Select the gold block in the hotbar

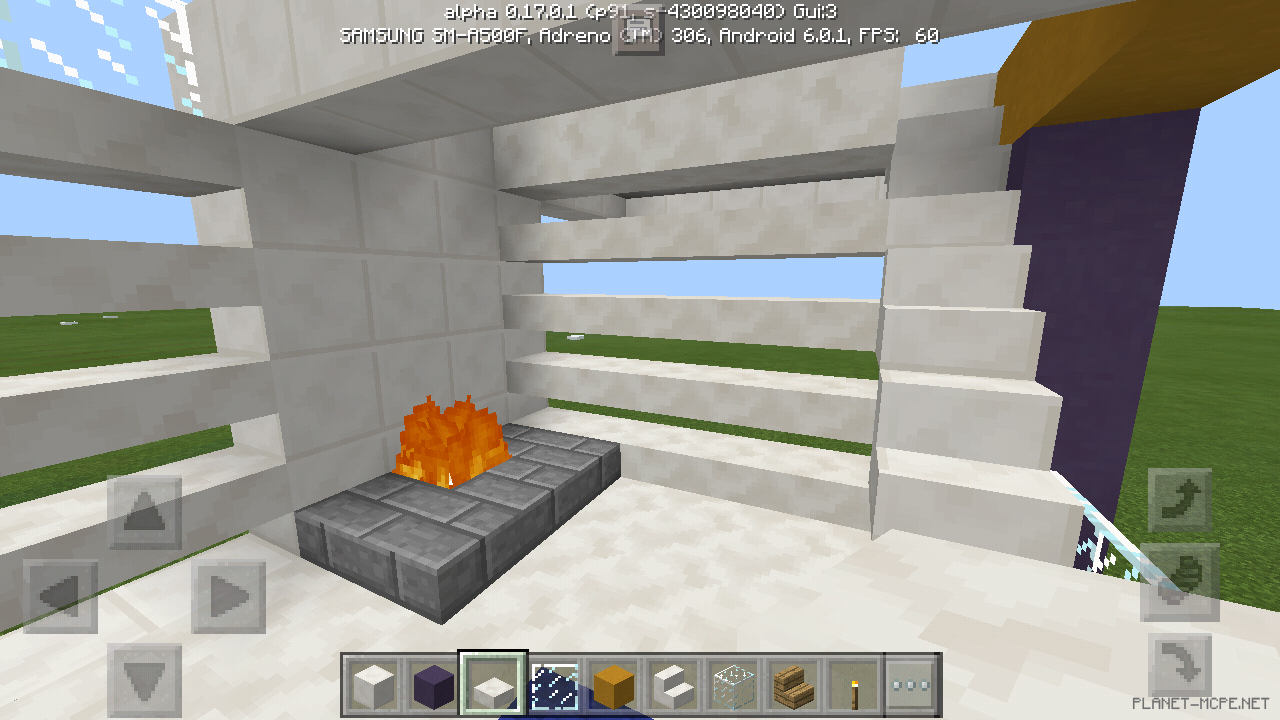coord(612,681)
